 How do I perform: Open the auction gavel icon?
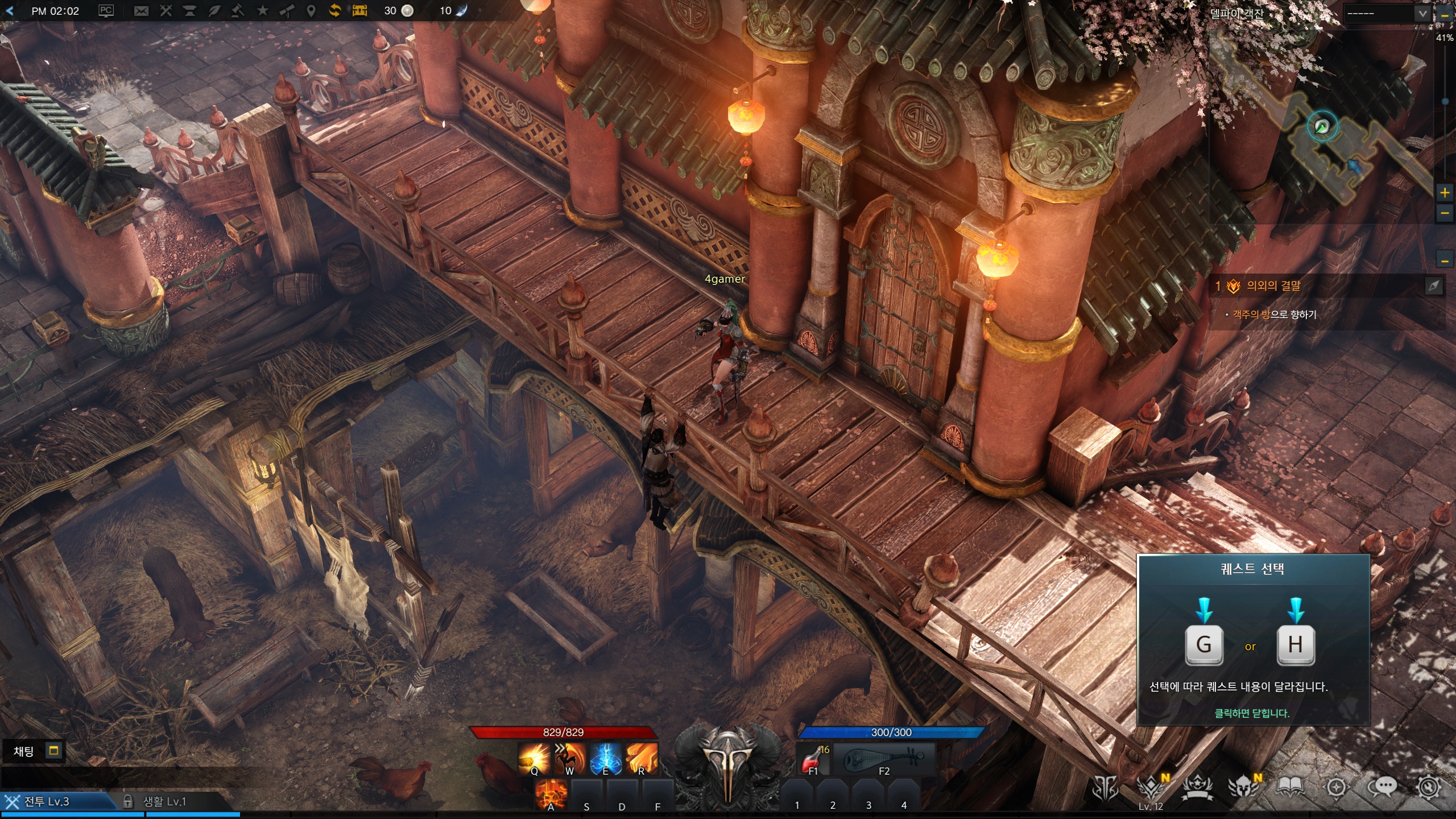click(238, 11)
